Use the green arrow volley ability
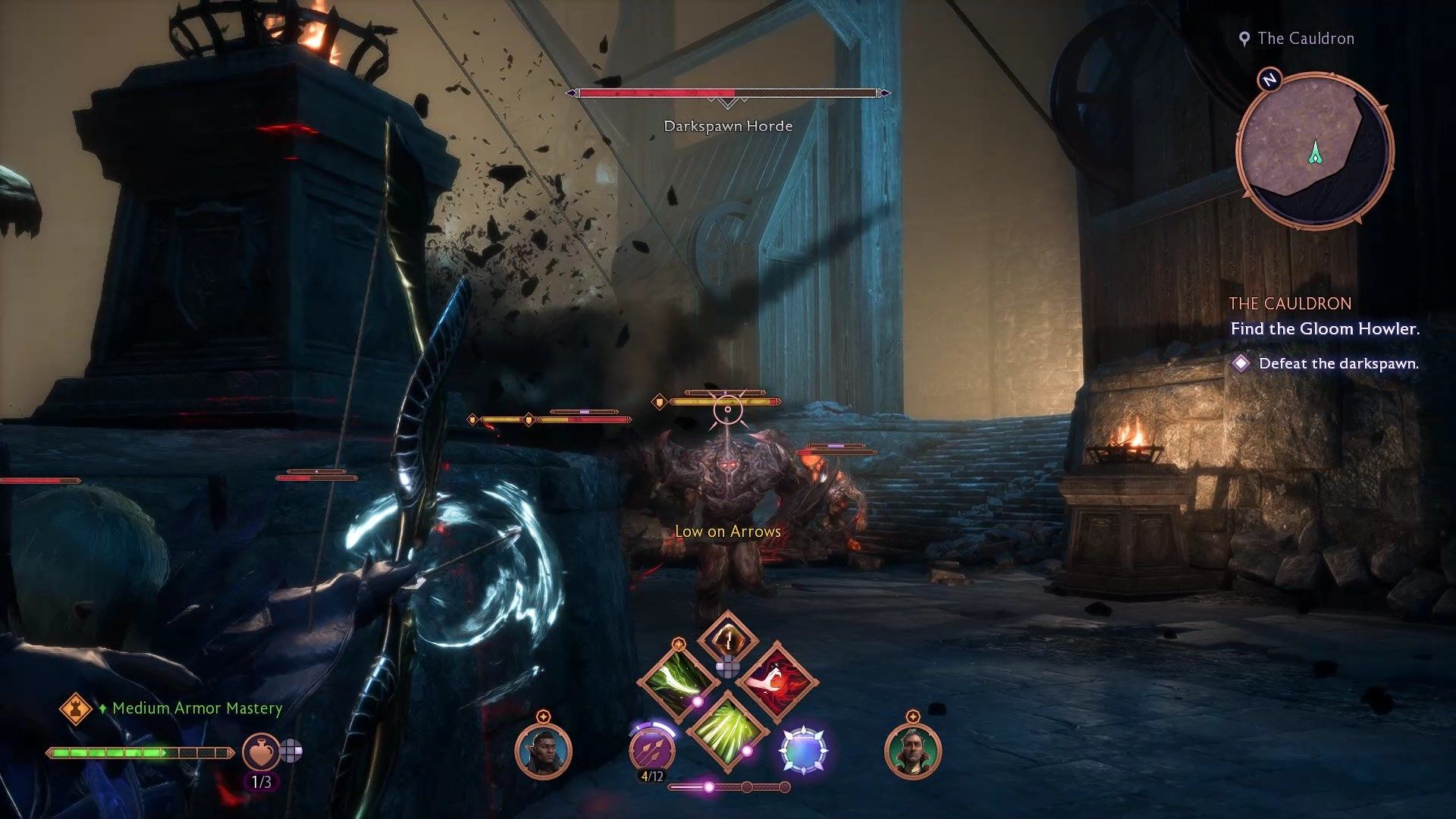1456x819 pixels. [x=727, y=730]
